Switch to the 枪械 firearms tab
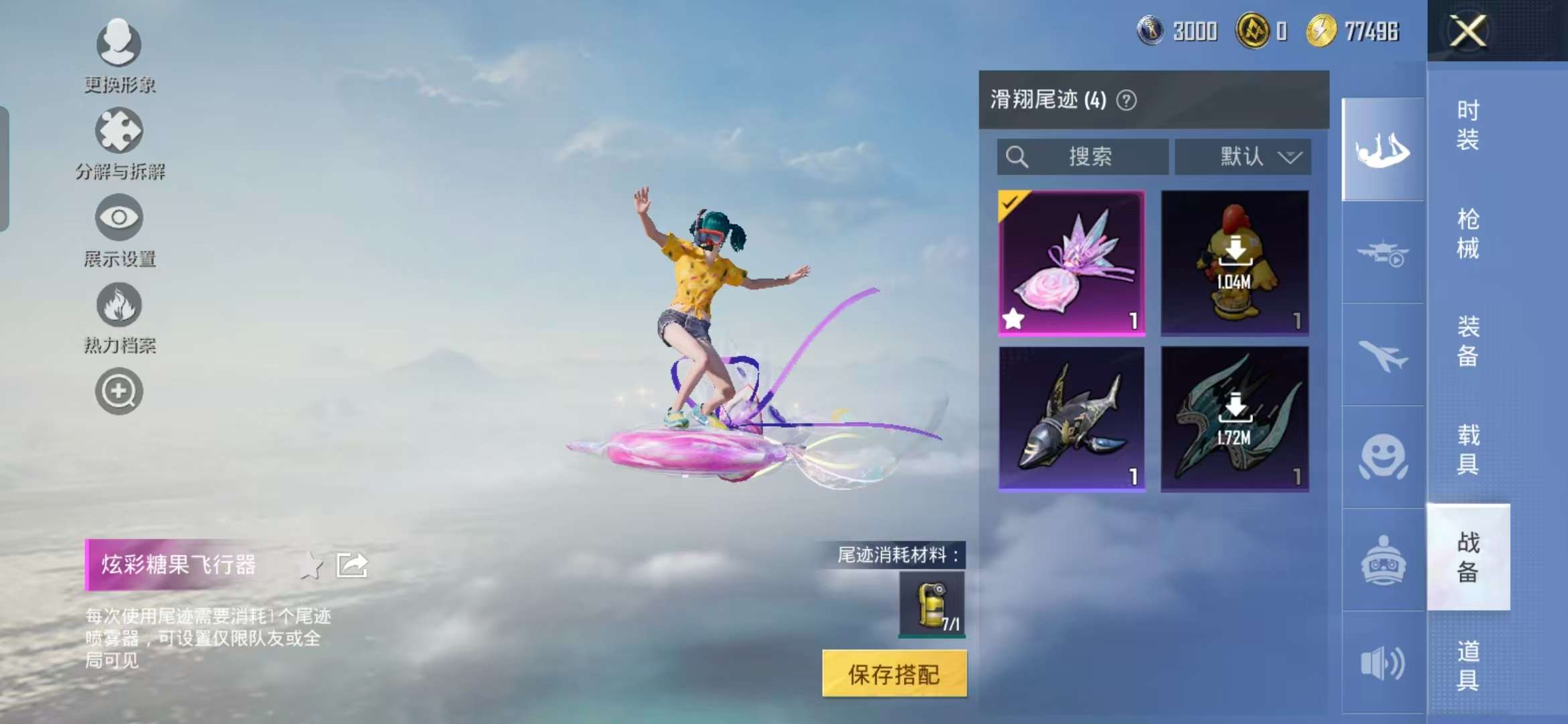The width and height of the screenshot is (1568, 724). tap(1467, 233)
